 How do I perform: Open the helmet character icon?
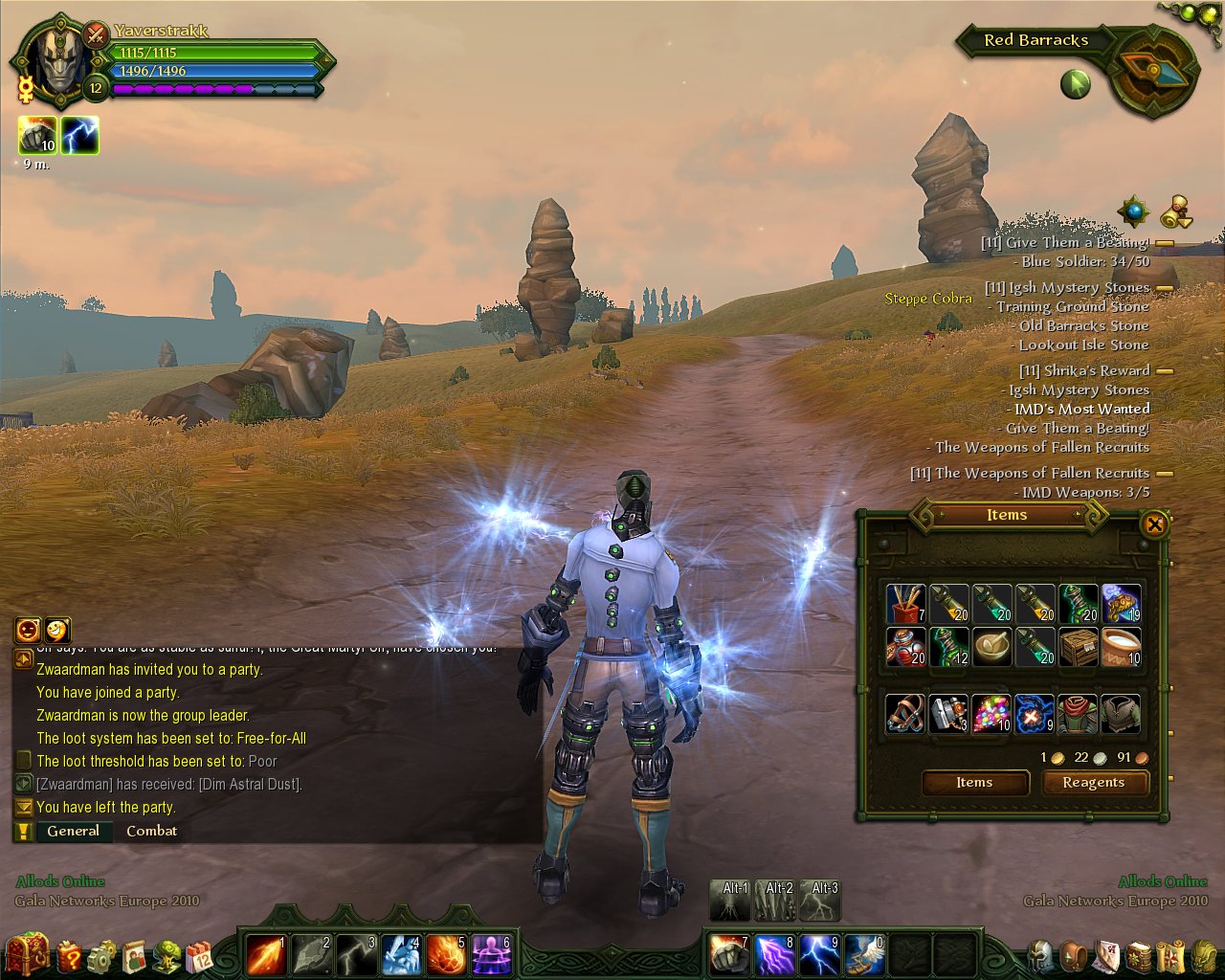[x=1041, y=955]
